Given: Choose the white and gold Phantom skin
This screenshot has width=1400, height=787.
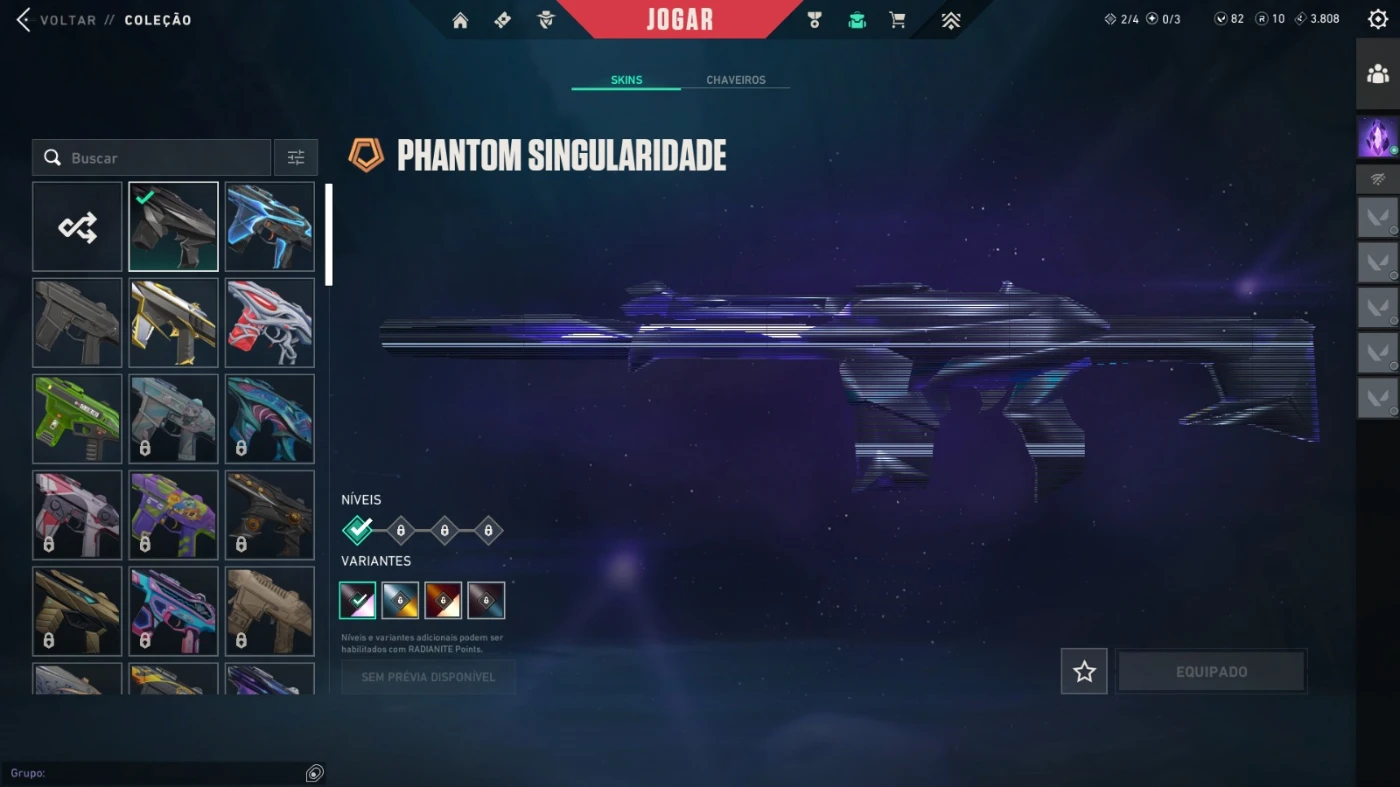Looking at the screenshot, I should pyautogui.click(x=173, y=323).
